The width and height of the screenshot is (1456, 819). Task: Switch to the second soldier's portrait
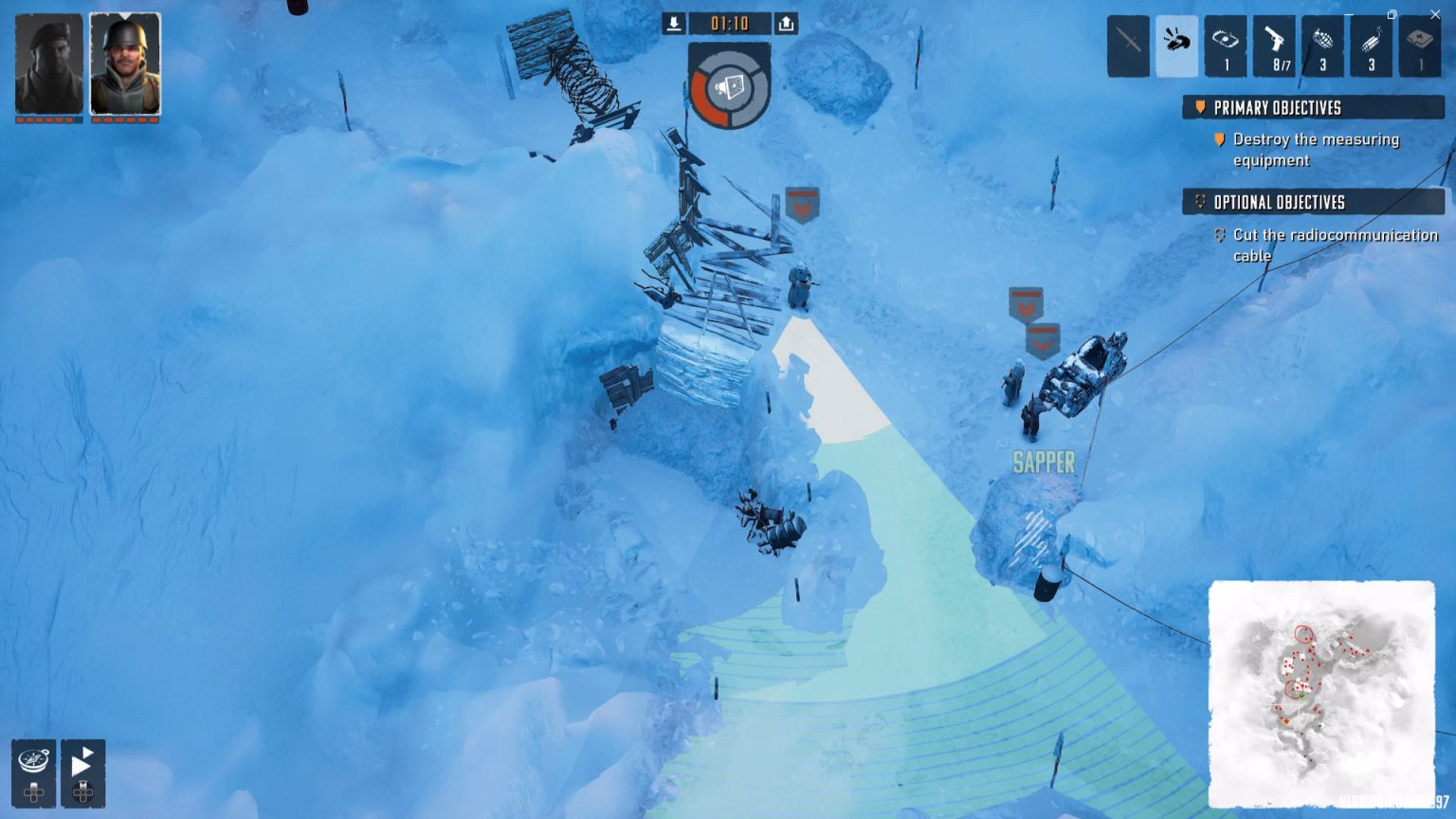[x=124, y=63]
